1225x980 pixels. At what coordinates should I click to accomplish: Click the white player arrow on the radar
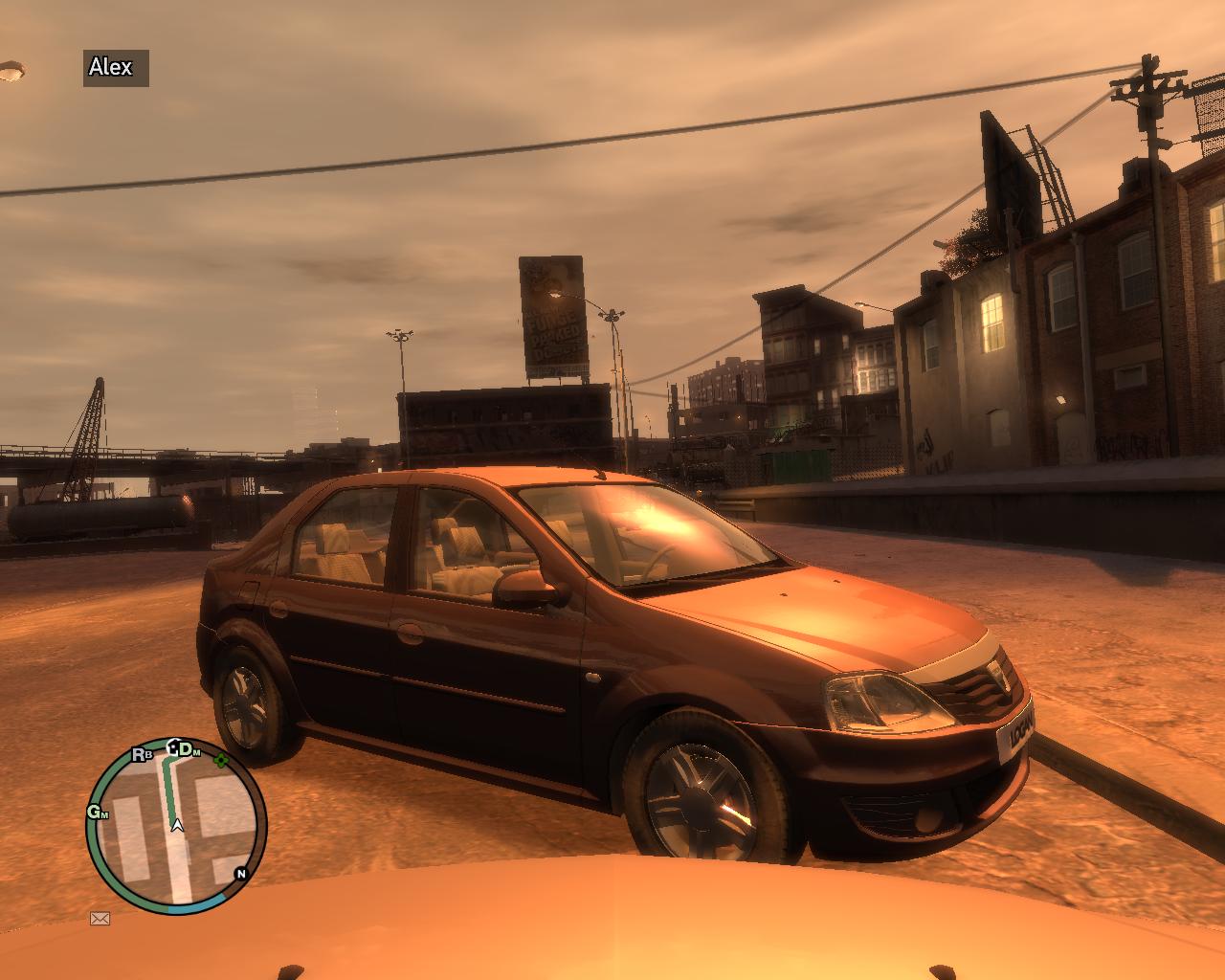click(x=177, y=824)
